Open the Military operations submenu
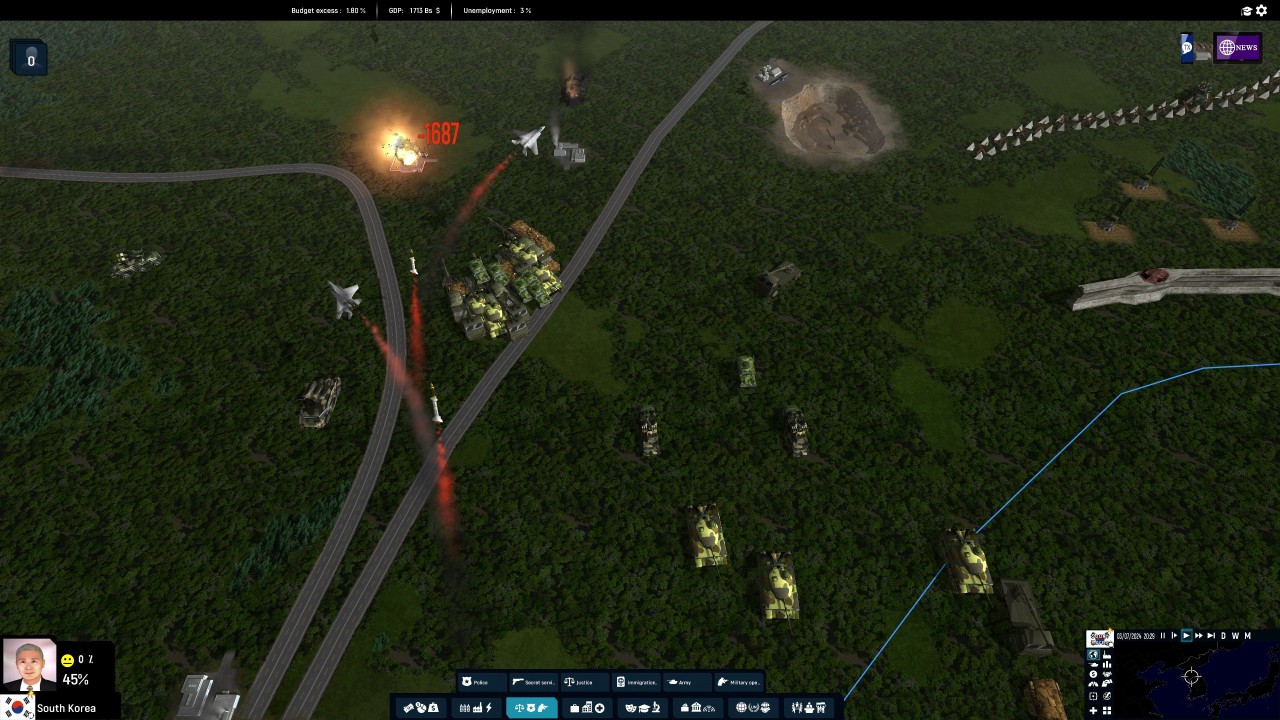Screen dimensions: 1280x720 click(x=738, y=682)
